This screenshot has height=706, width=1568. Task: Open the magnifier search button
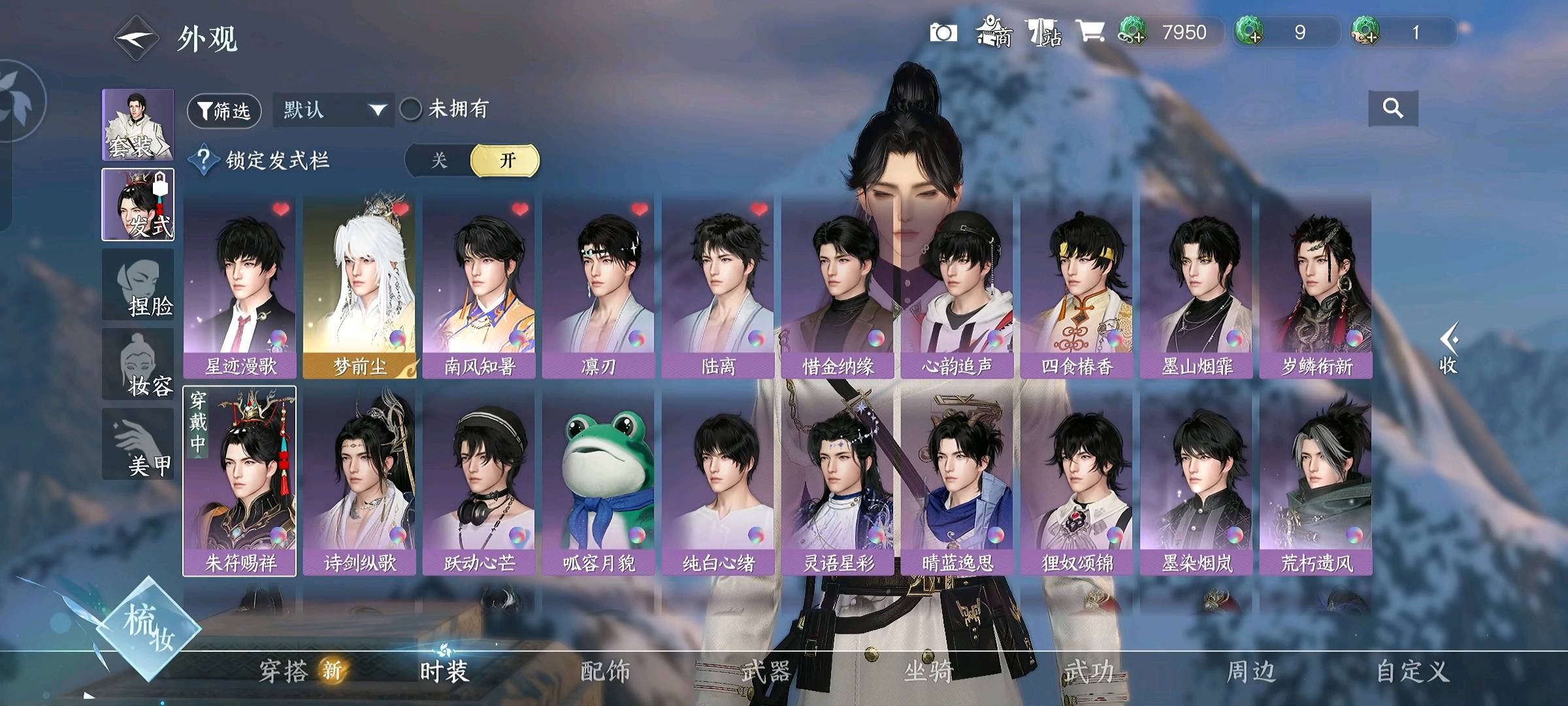[x=1392, y=109]
